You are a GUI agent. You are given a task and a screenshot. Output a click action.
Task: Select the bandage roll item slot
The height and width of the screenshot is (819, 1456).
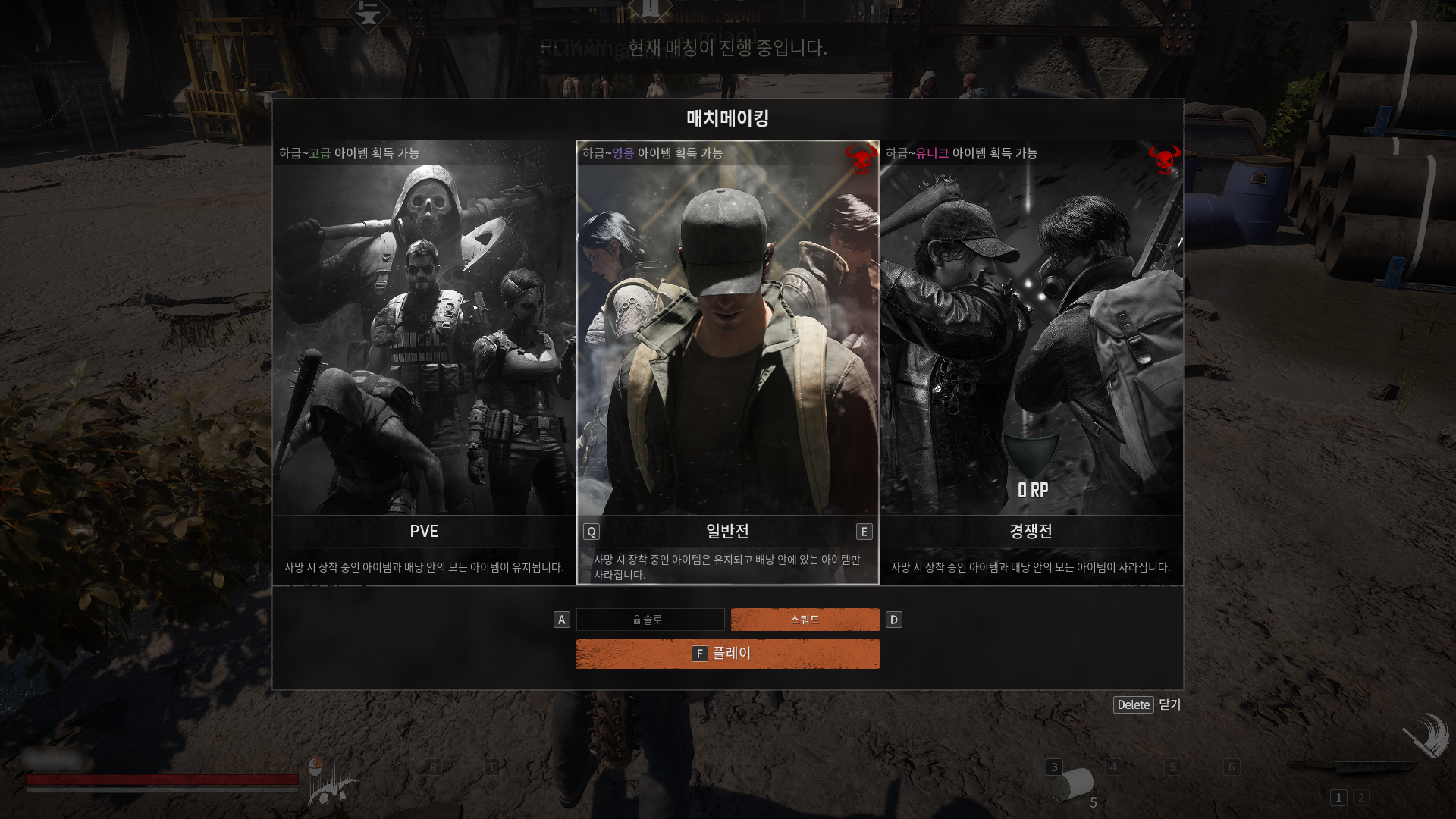[1072, 785]
